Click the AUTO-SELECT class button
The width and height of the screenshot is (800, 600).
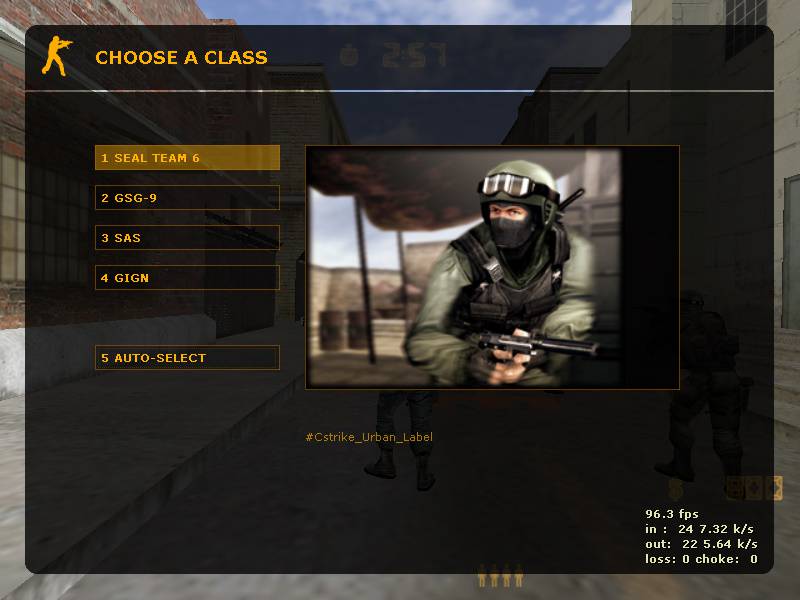[x=187, y=358]
